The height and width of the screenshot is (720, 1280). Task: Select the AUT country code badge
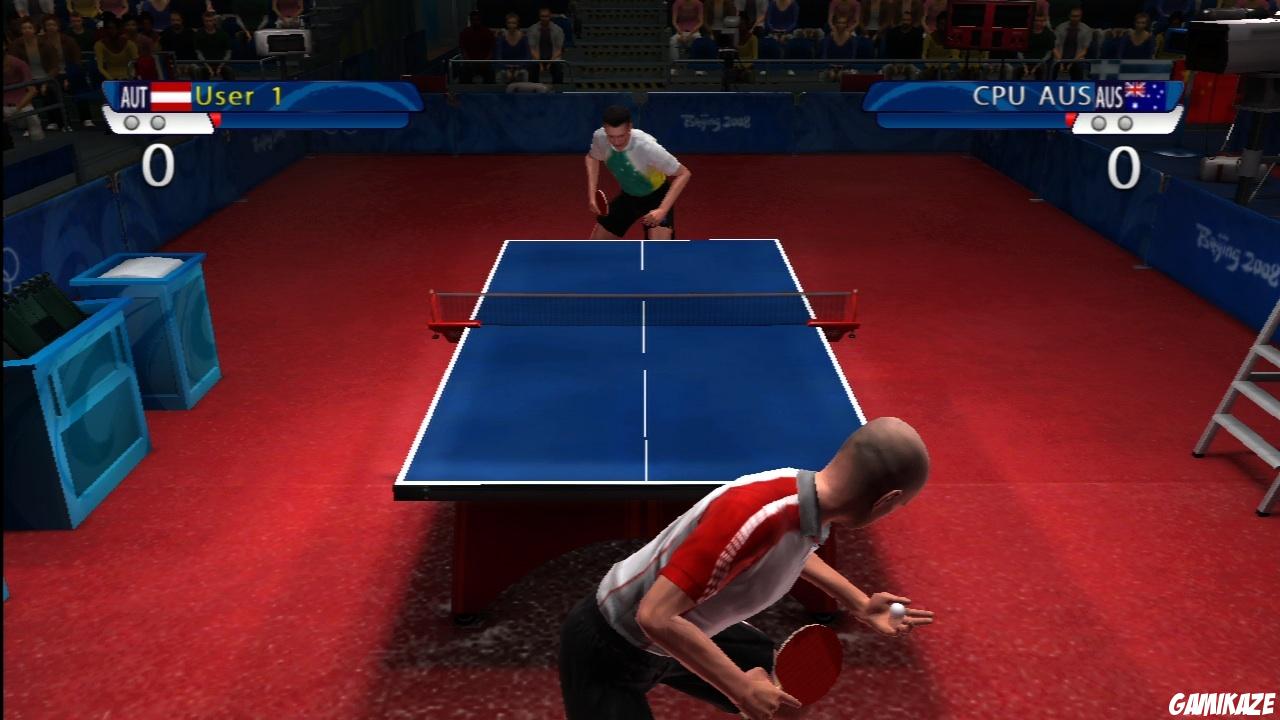pyautogui.click(x=133, y=96)
